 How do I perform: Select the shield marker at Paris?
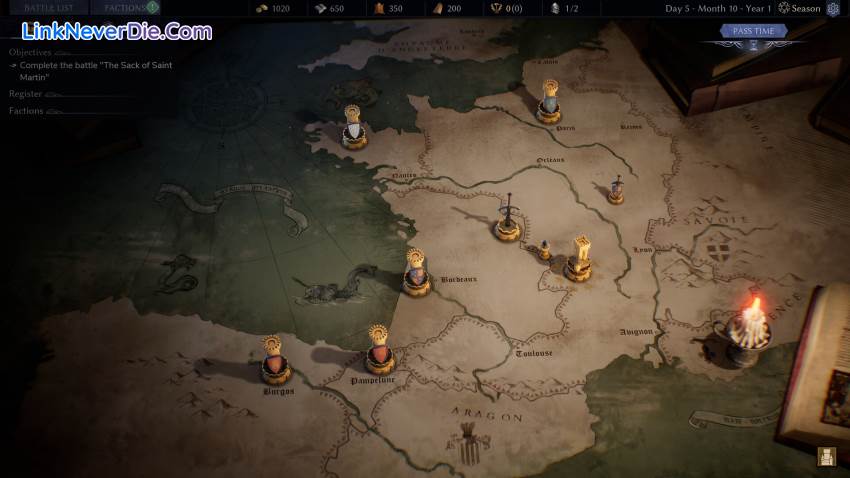pos(548,104)
